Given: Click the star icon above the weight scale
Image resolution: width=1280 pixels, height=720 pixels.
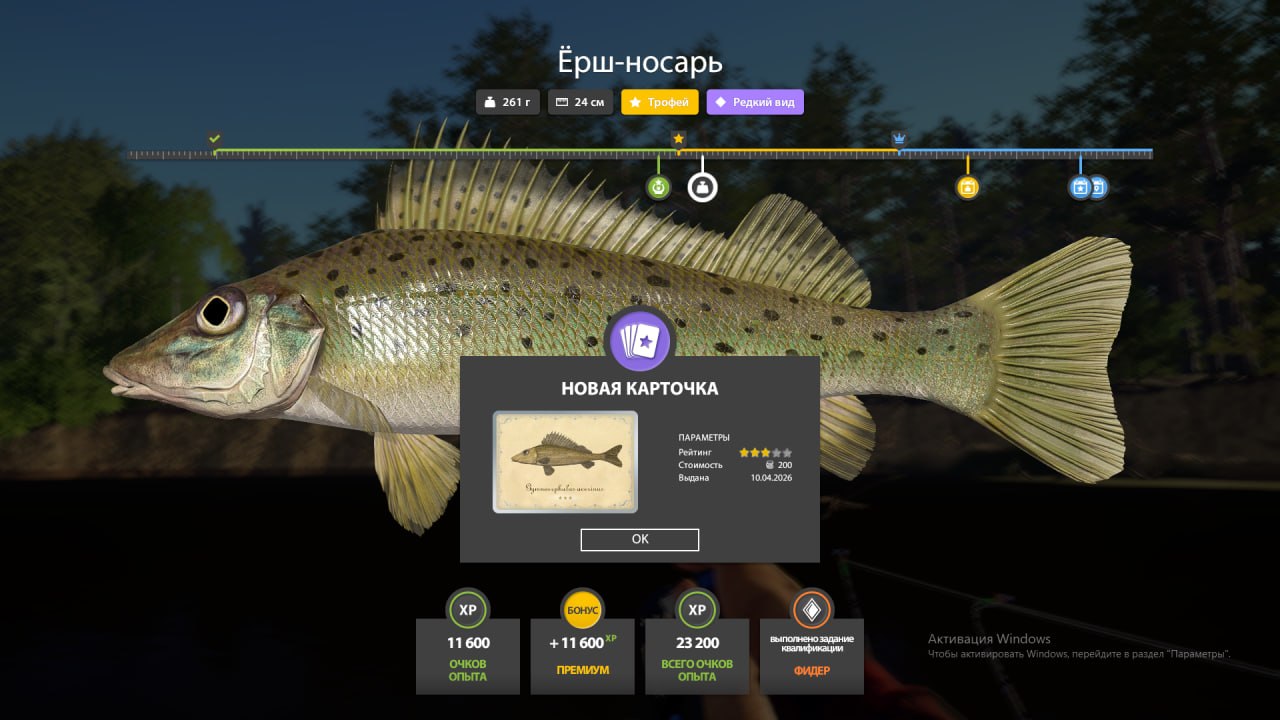Looking at the screenshot, I should coord(679,138).
